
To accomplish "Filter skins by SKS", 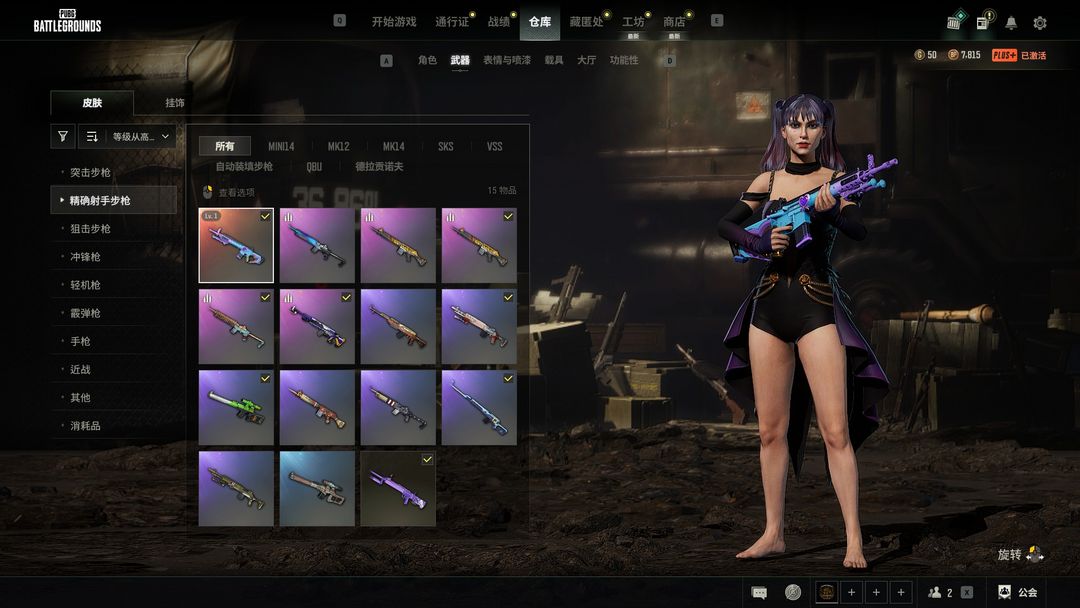I will pos(445,146).
